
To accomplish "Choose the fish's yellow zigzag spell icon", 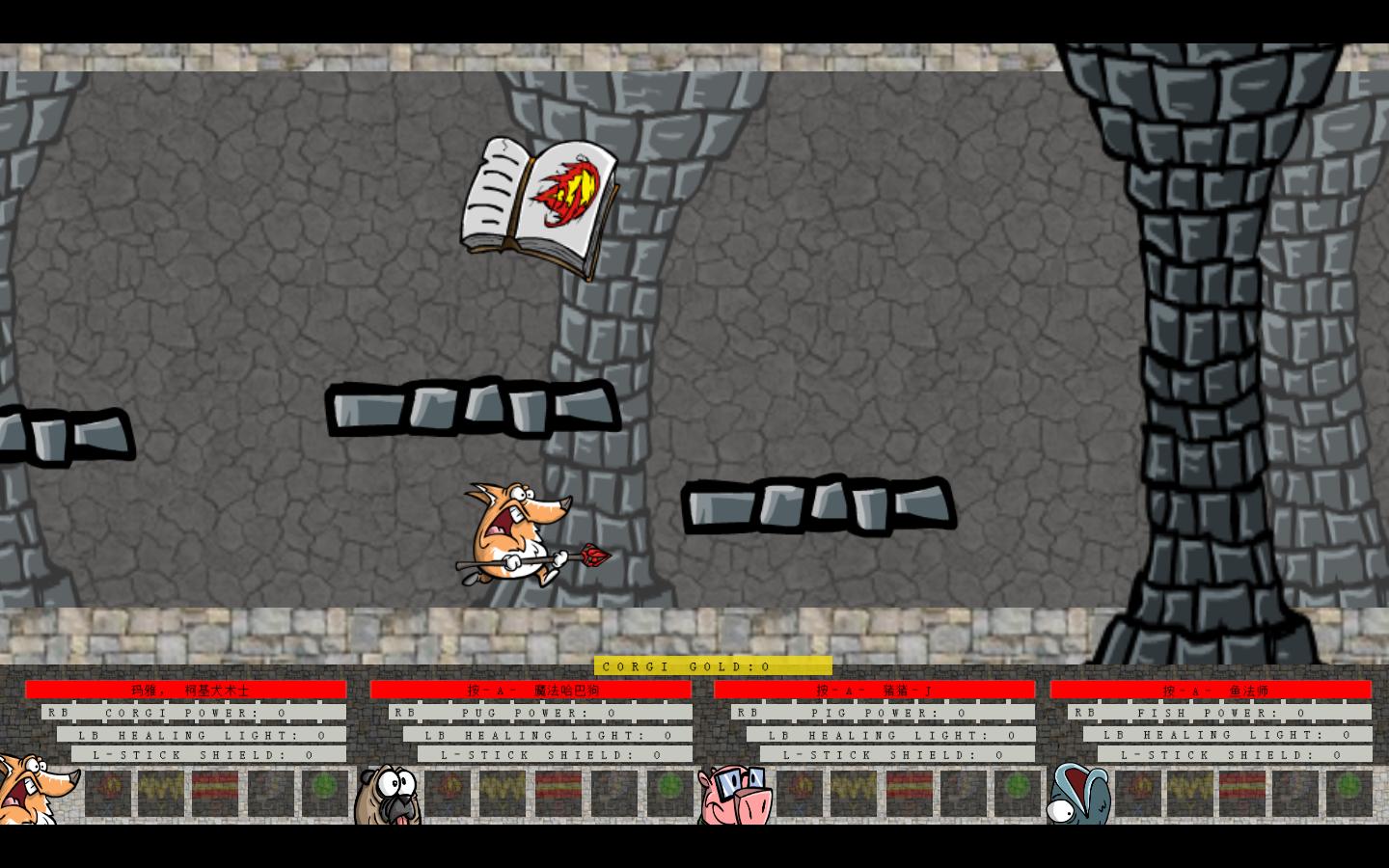I will coord(1190,793).
